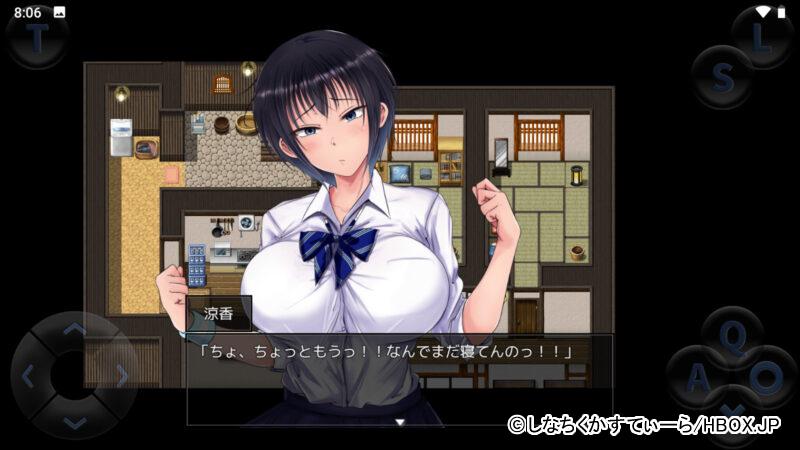The width and height of the screenshot is (800, 450).
Task: Tap the virtual A button
Action: (x=697, y=378)
